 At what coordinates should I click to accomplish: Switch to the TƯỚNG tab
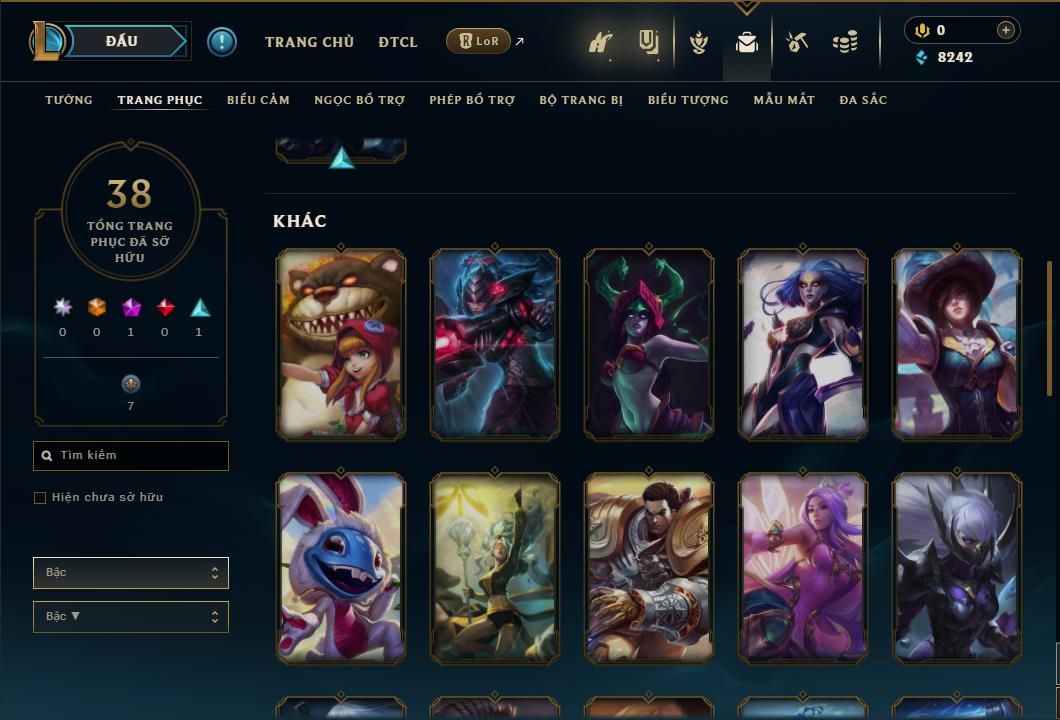click(x=69, y=100)
